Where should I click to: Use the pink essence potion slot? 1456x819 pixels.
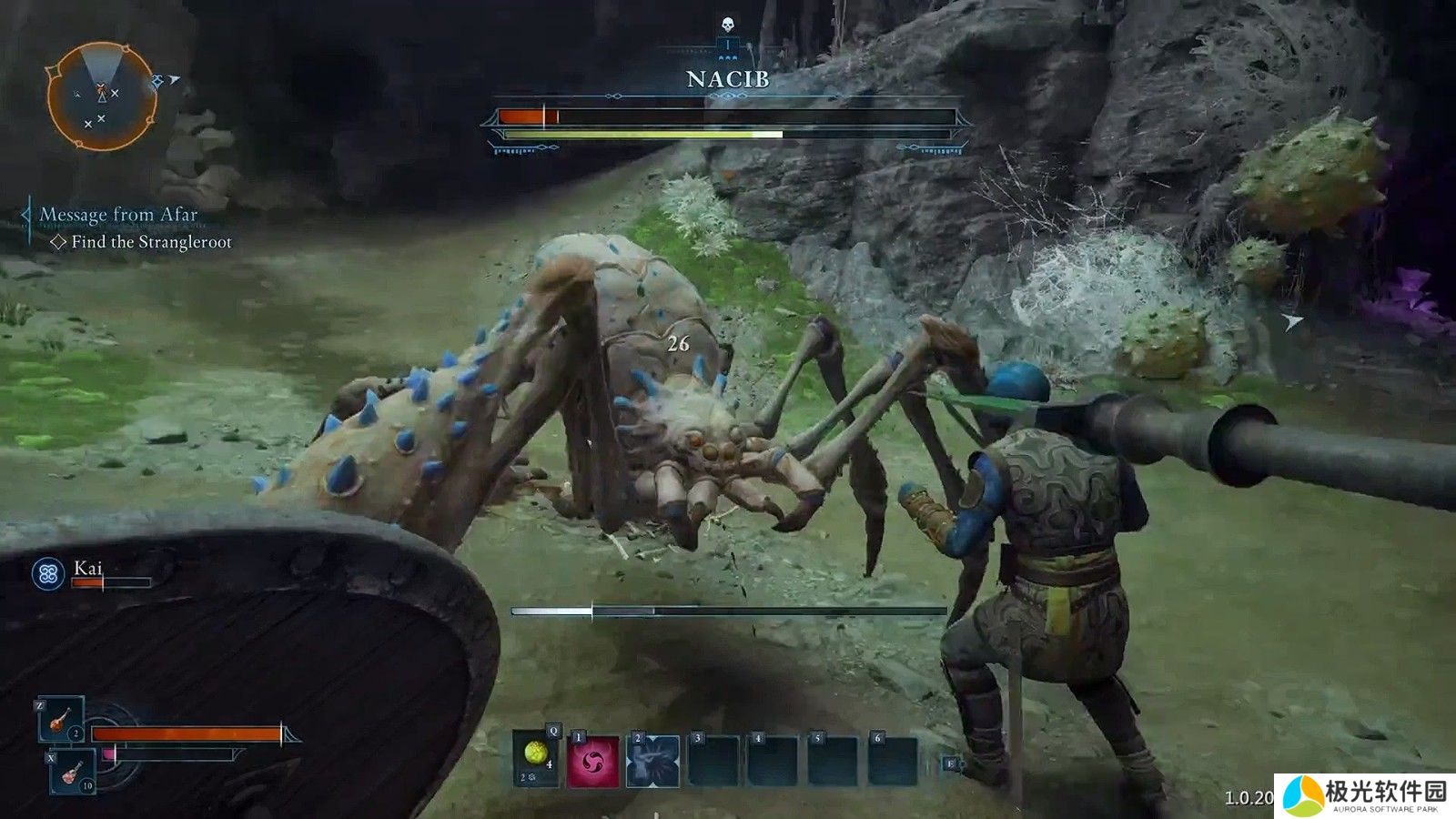tap(72, 773)
